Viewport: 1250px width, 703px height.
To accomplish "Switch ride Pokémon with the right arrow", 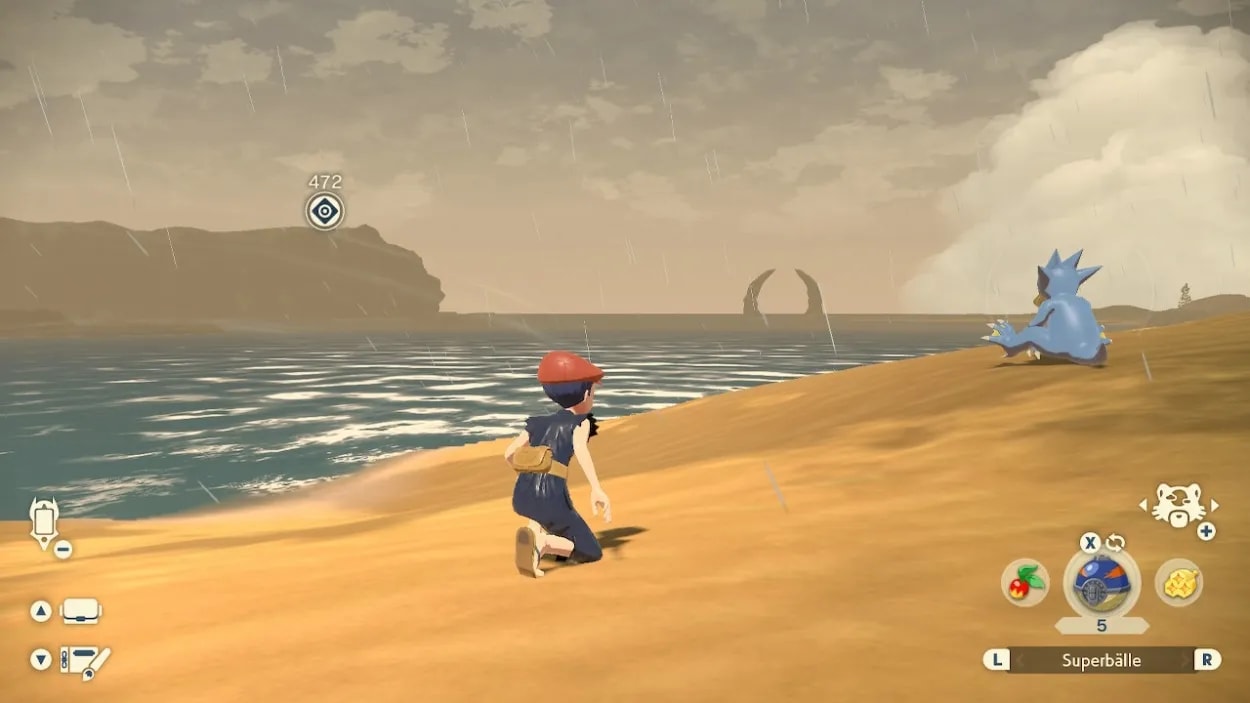I will [1215, 506].
